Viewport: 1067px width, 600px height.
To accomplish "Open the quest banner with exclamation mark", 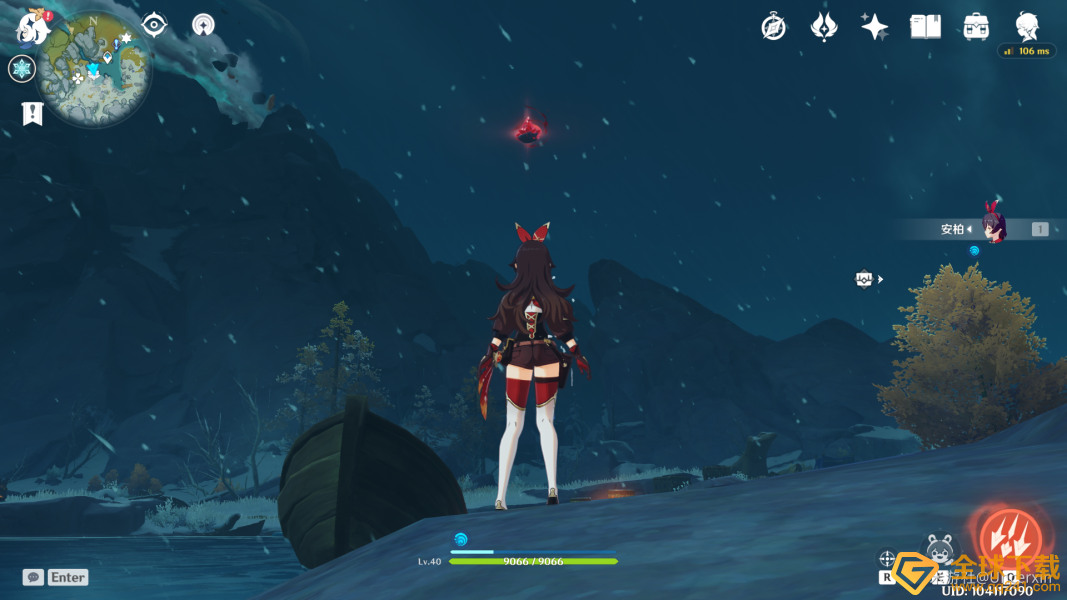I will 32,114.
